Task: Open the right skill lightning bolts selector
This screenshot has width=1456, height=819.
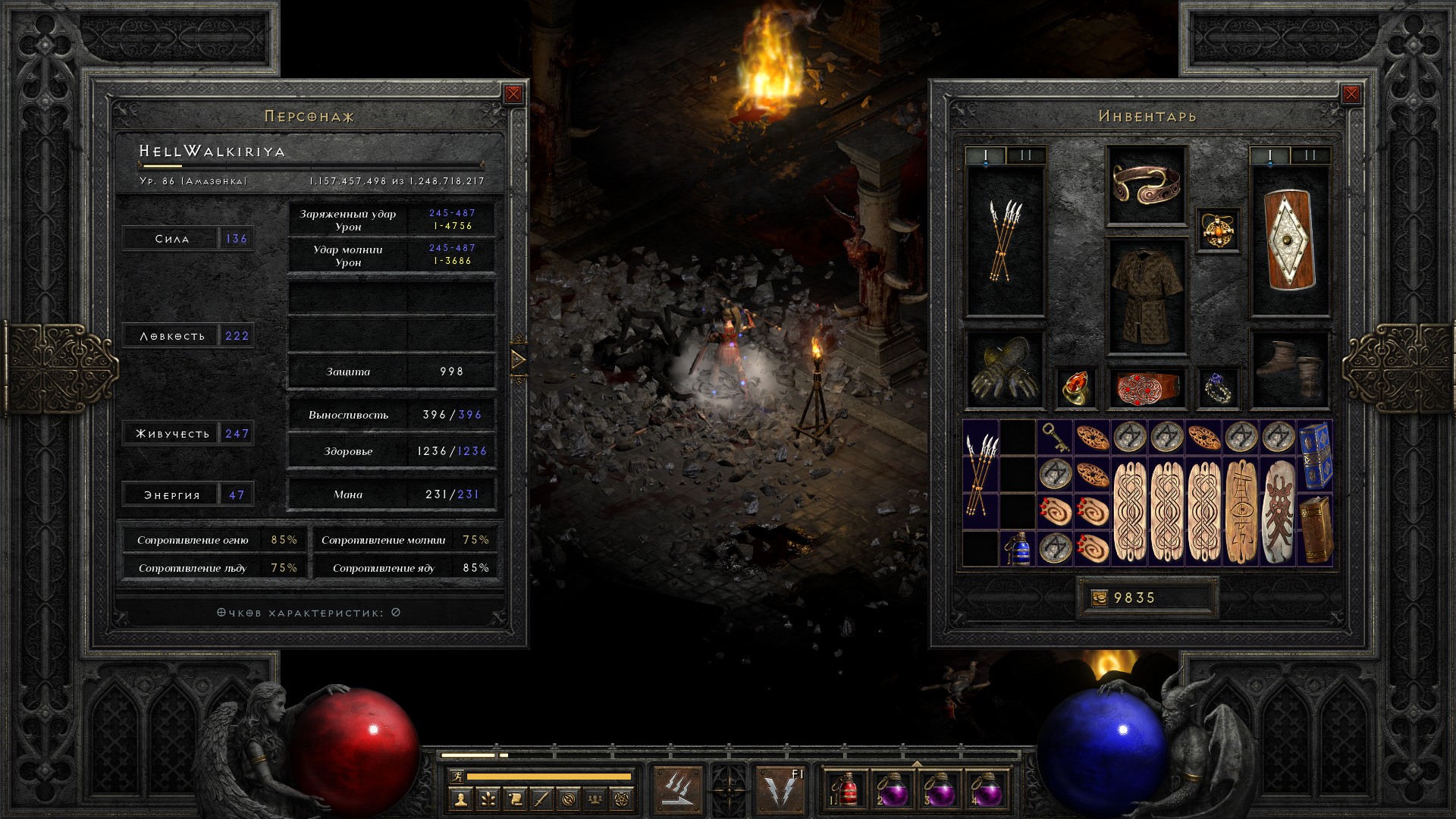Action: 781,789
